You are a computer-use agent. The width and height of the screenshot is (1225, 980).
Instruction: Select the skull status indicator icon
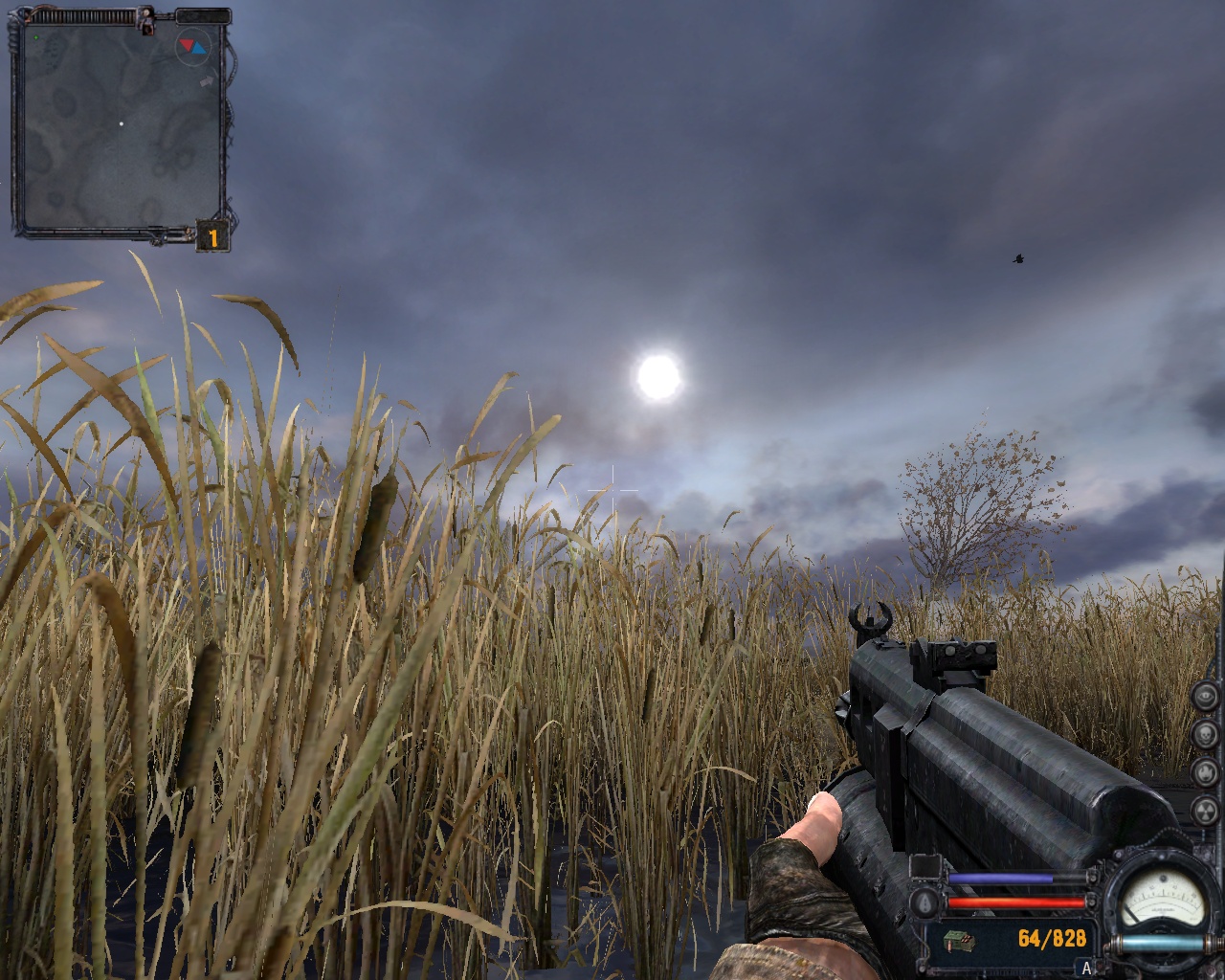[x=1208, y=733]
